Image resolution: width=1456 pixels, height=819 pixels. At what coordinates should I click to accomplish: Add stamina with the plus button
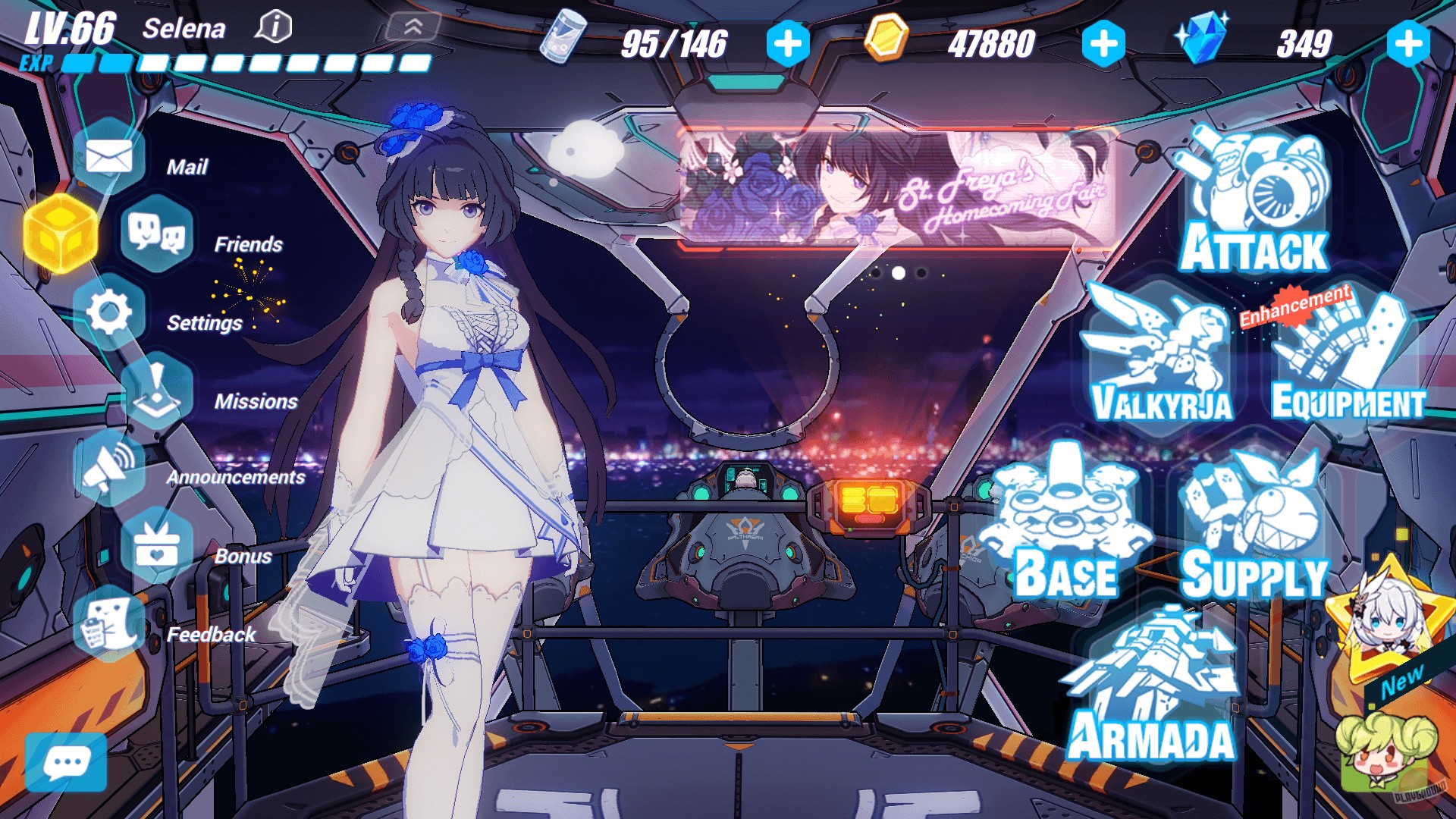788,43
